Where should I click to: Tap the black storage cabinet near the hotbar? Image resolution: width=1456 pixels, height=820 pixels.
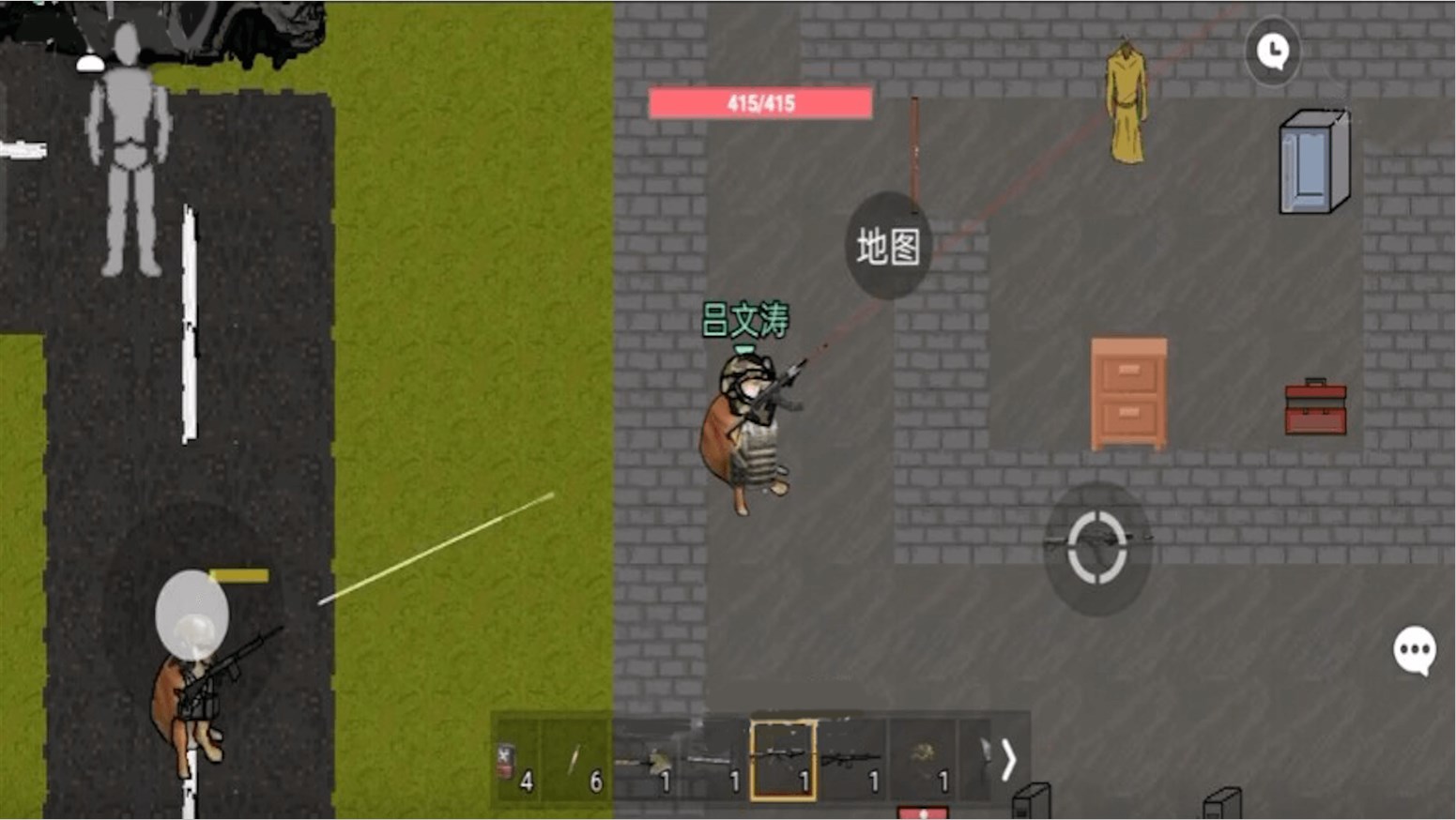(1031, 797)
